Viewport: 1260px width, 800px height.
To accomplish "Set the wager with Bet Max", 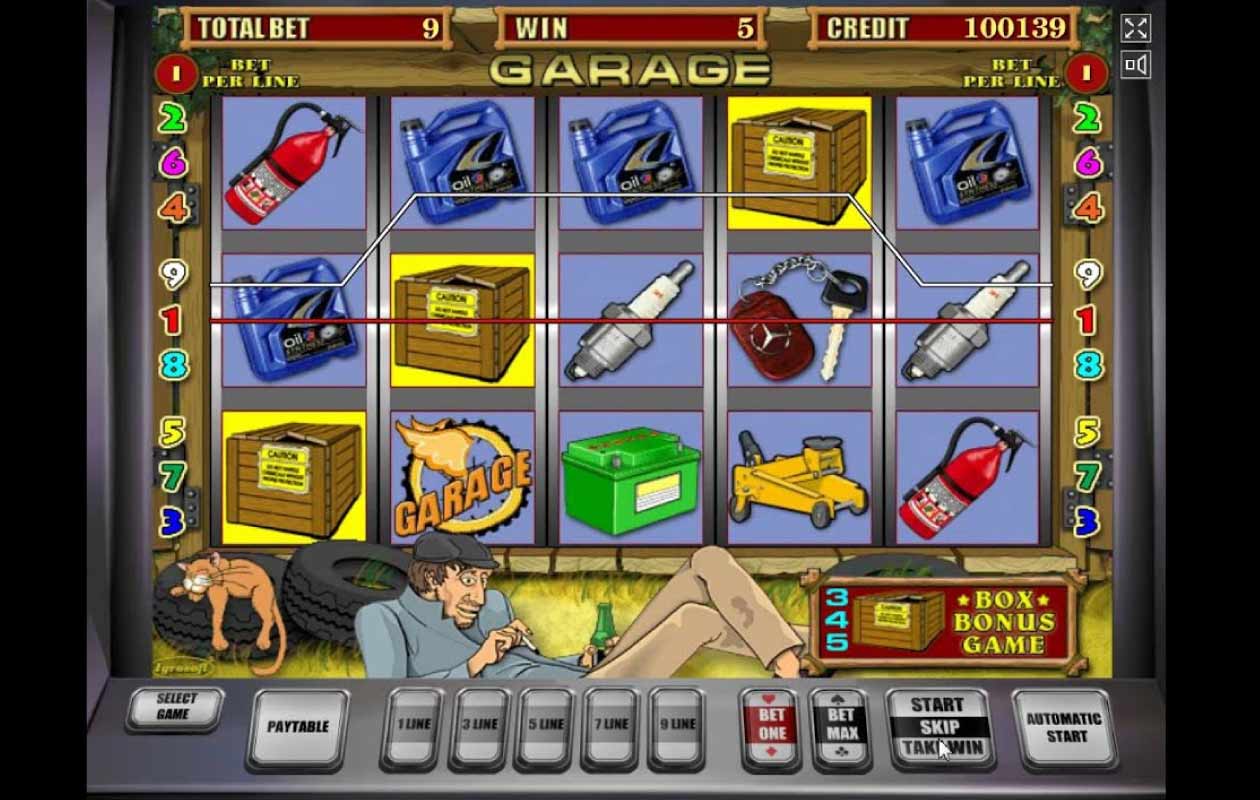I will click(840, 726).
